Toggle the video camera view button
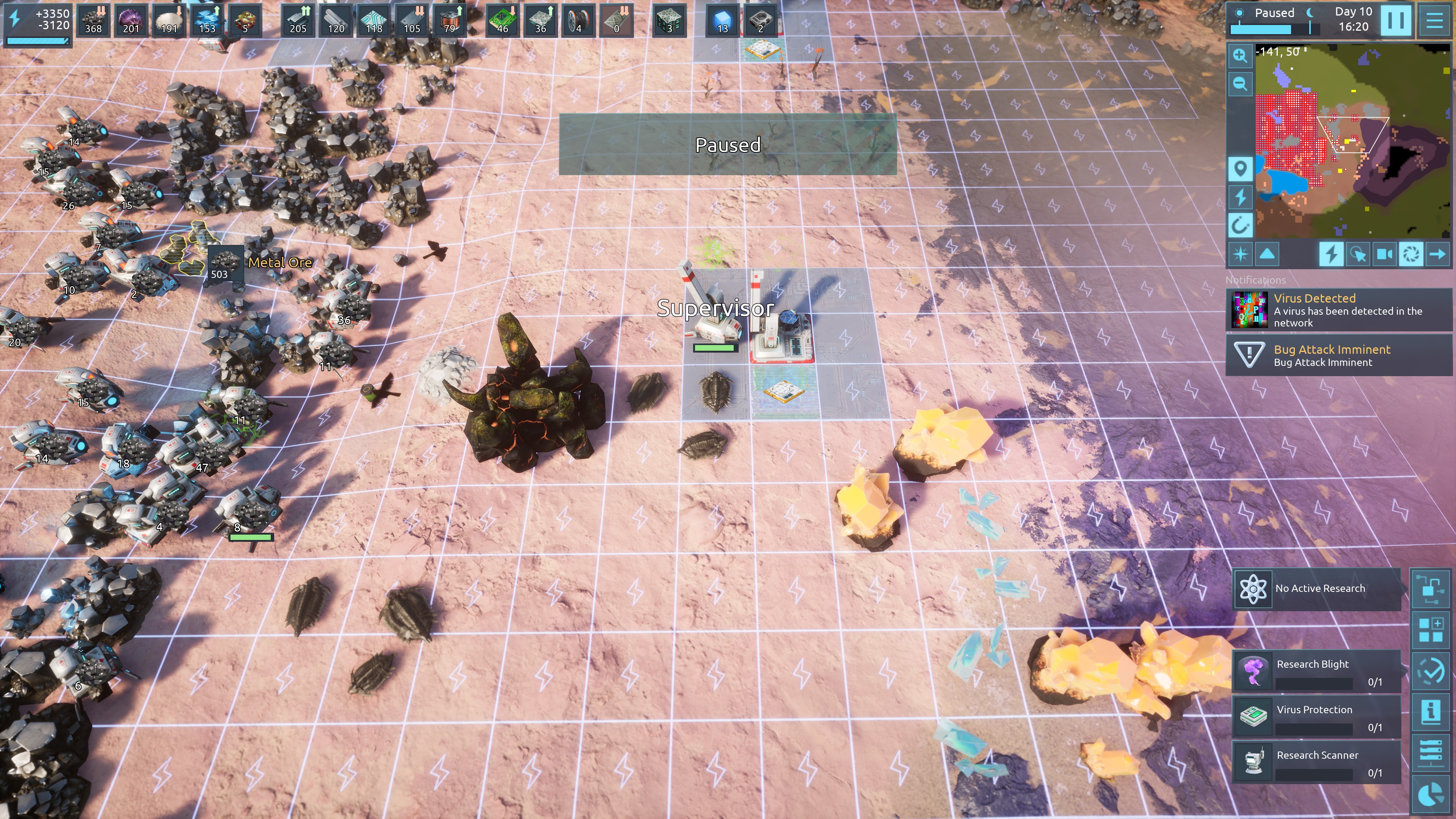This screenshot has width=1456, height=819. [1384, 254]
